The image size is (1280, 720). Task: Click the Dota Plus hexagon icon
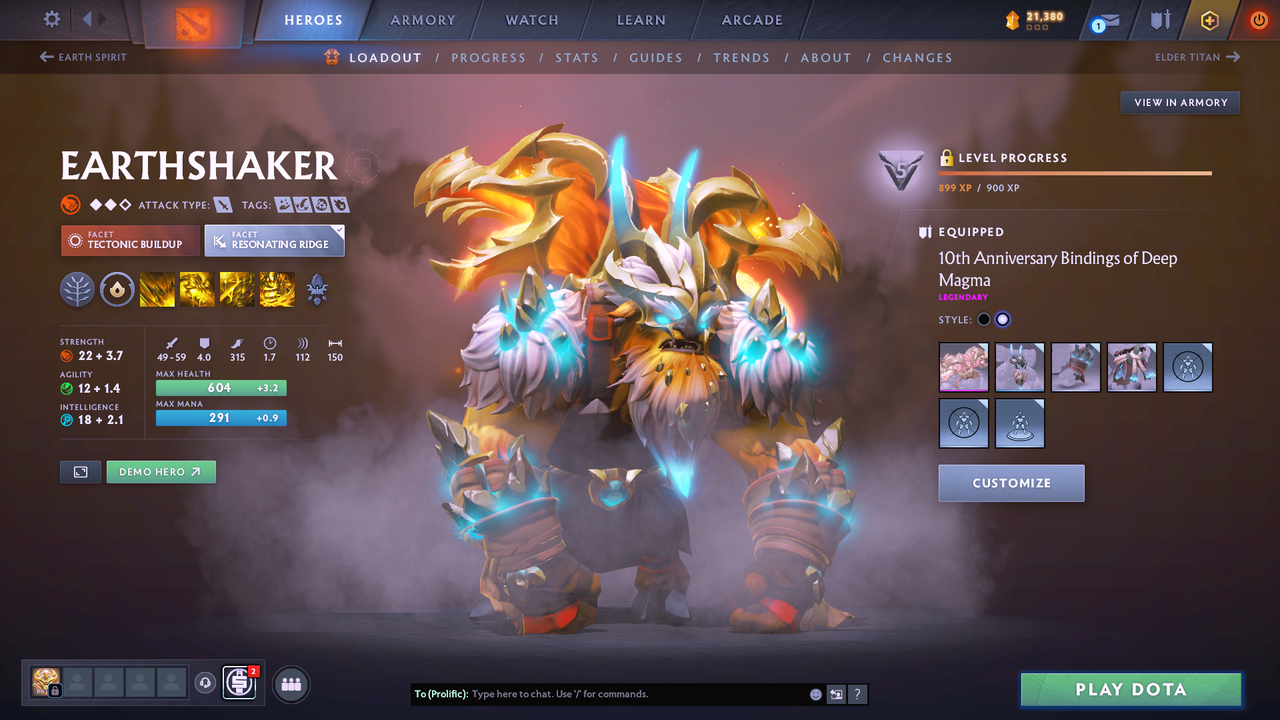(x=1209, y=20)
